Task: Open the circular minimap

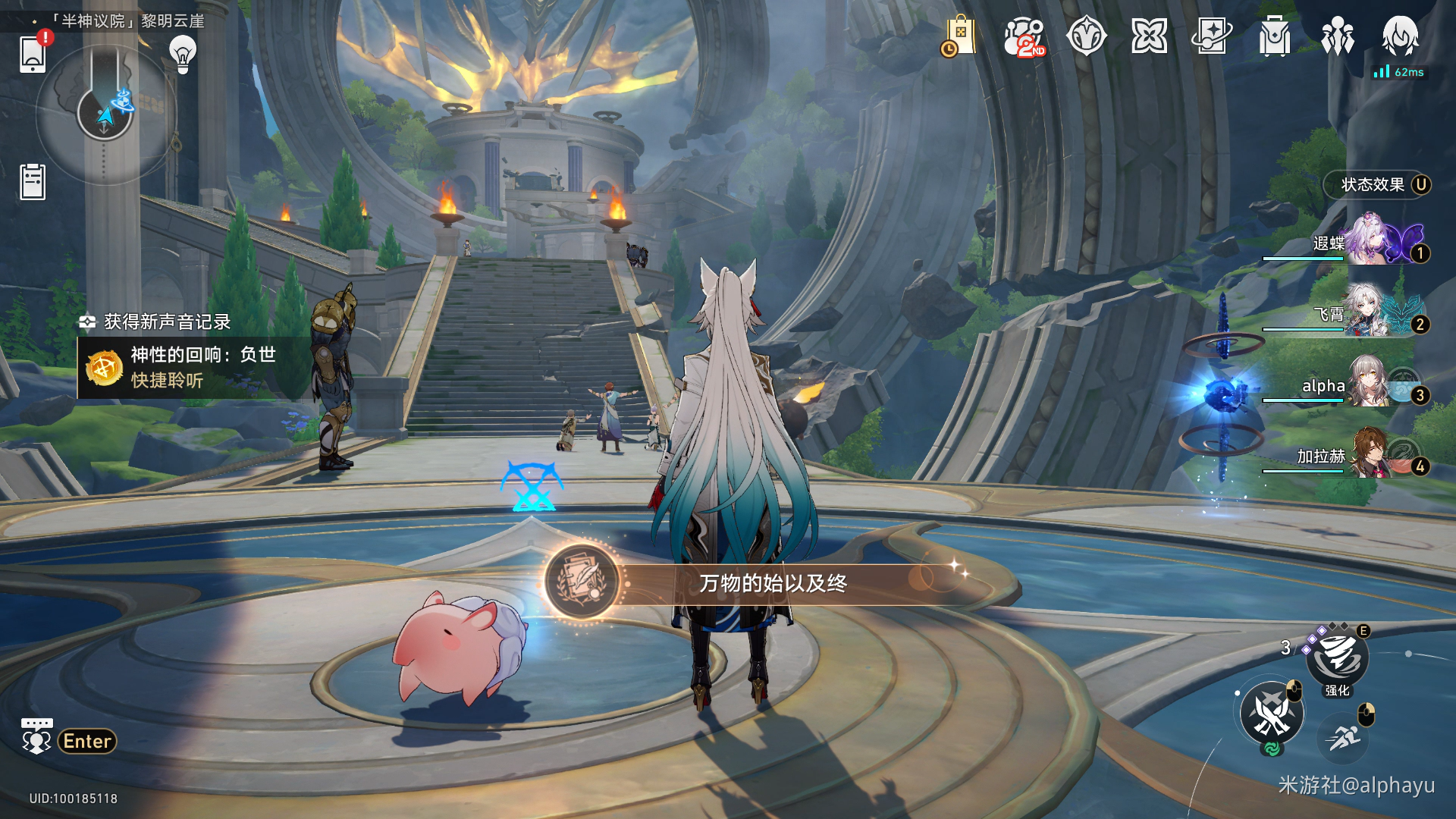Action: pos(105,114)
